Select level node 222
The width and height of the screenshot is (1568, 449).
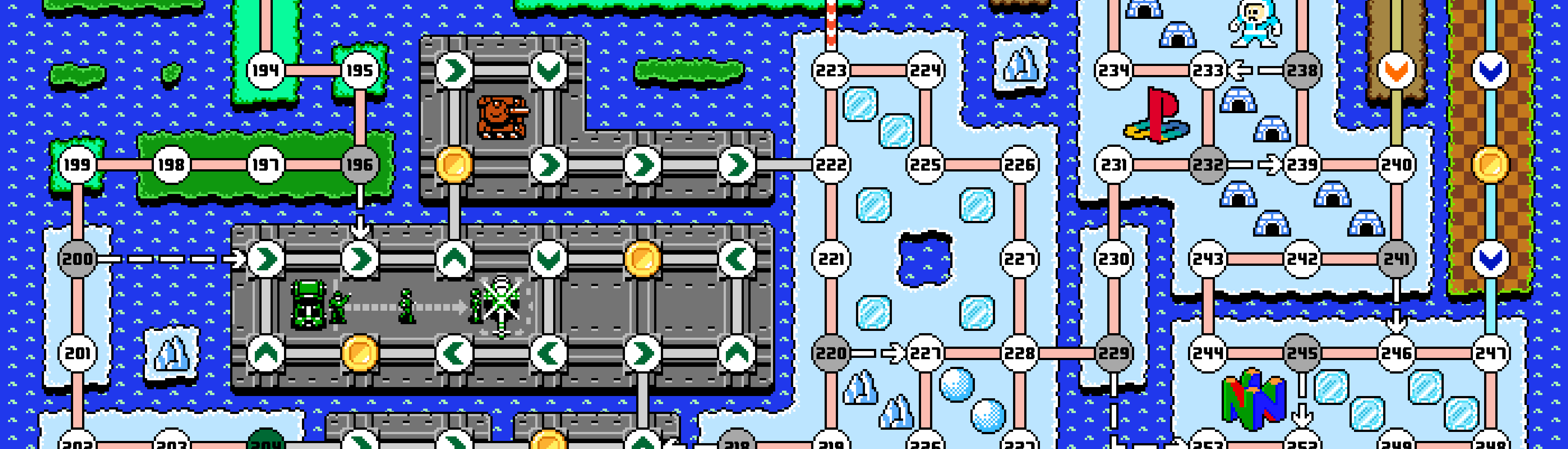click(831, 164)
